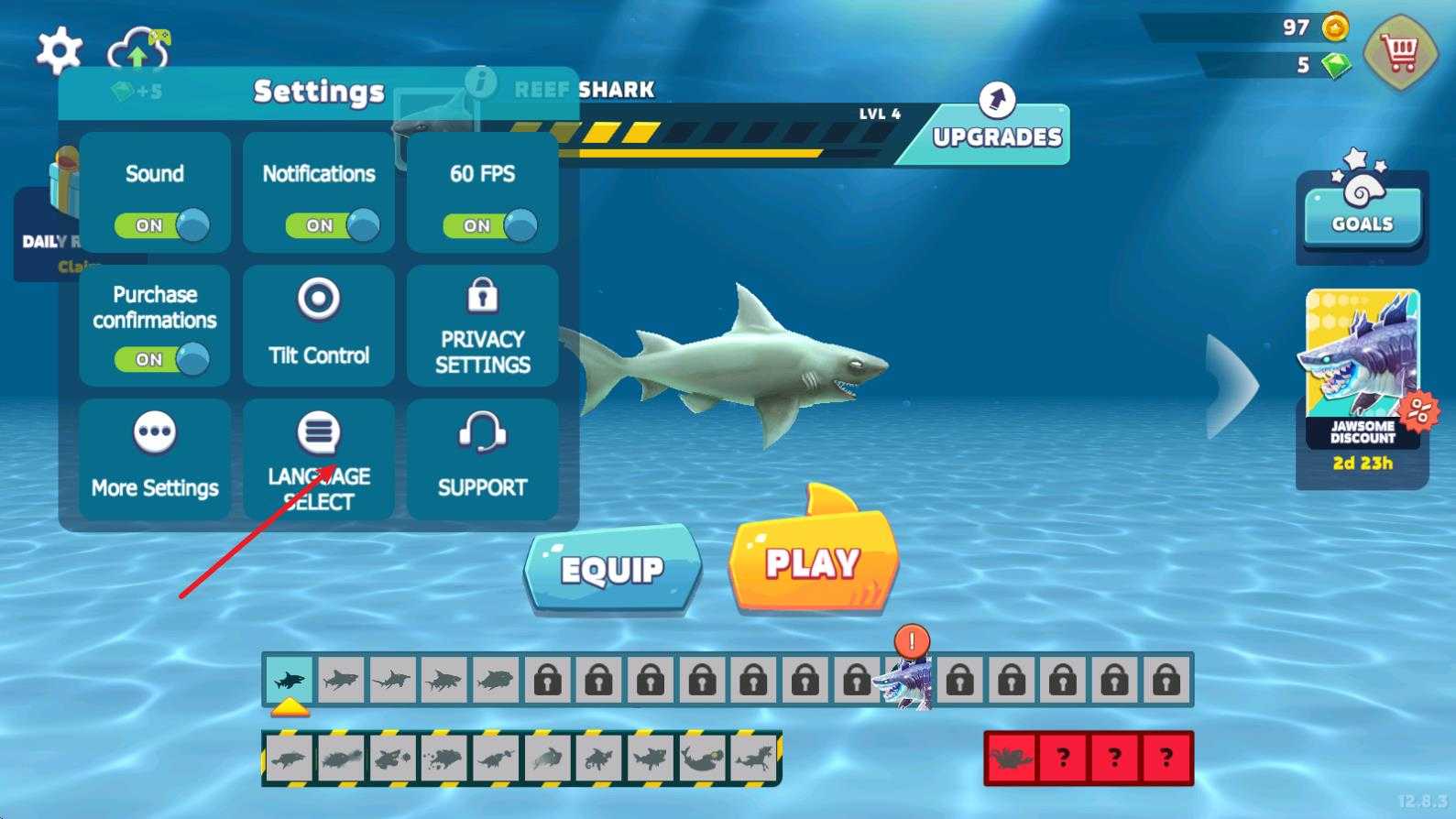Start the game with Play
The image size is (1456, 819).
(813, 562)
